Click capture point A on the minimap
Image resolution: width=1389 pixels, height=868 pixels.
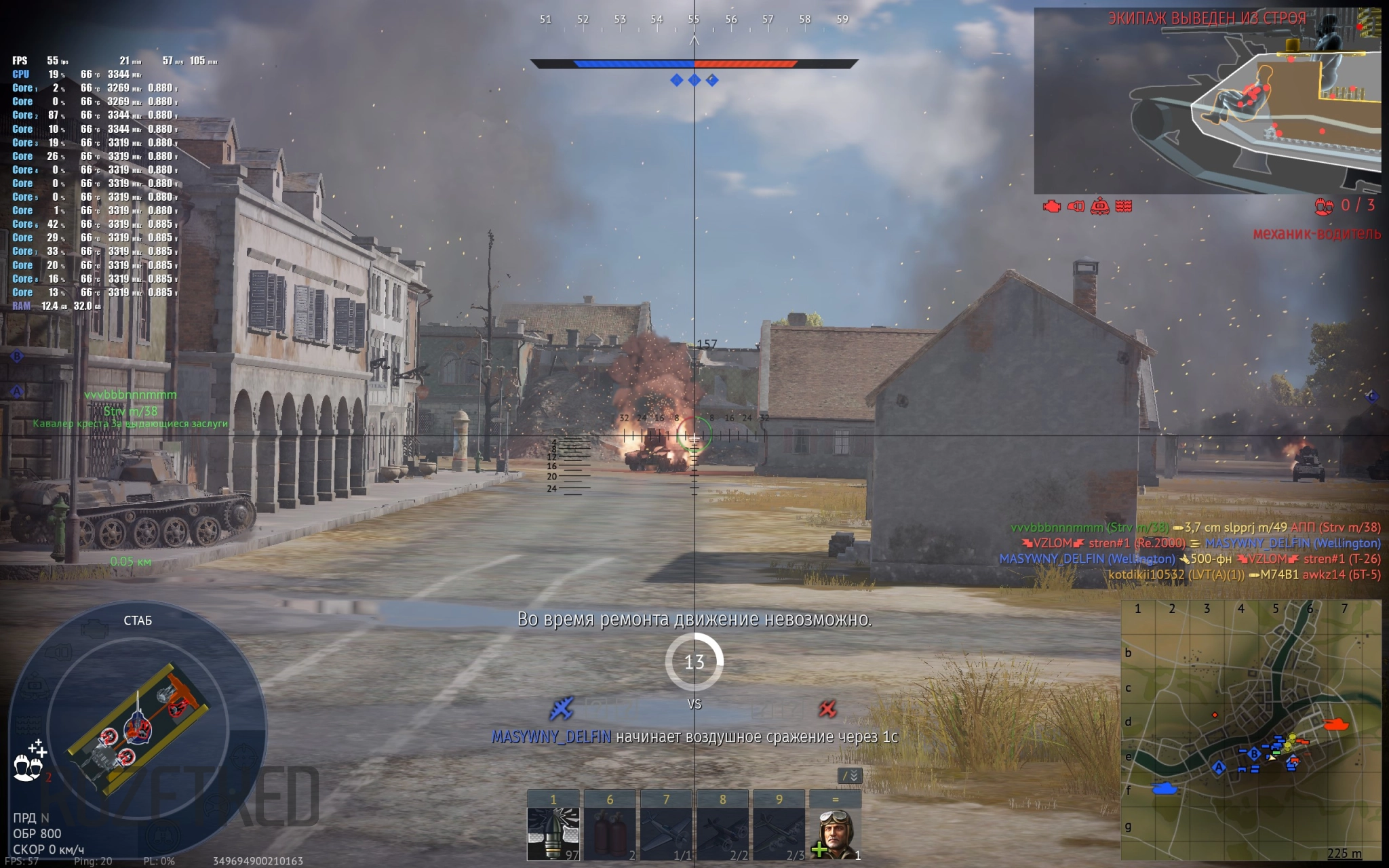pyautogui.click(x=1219, y=768)
